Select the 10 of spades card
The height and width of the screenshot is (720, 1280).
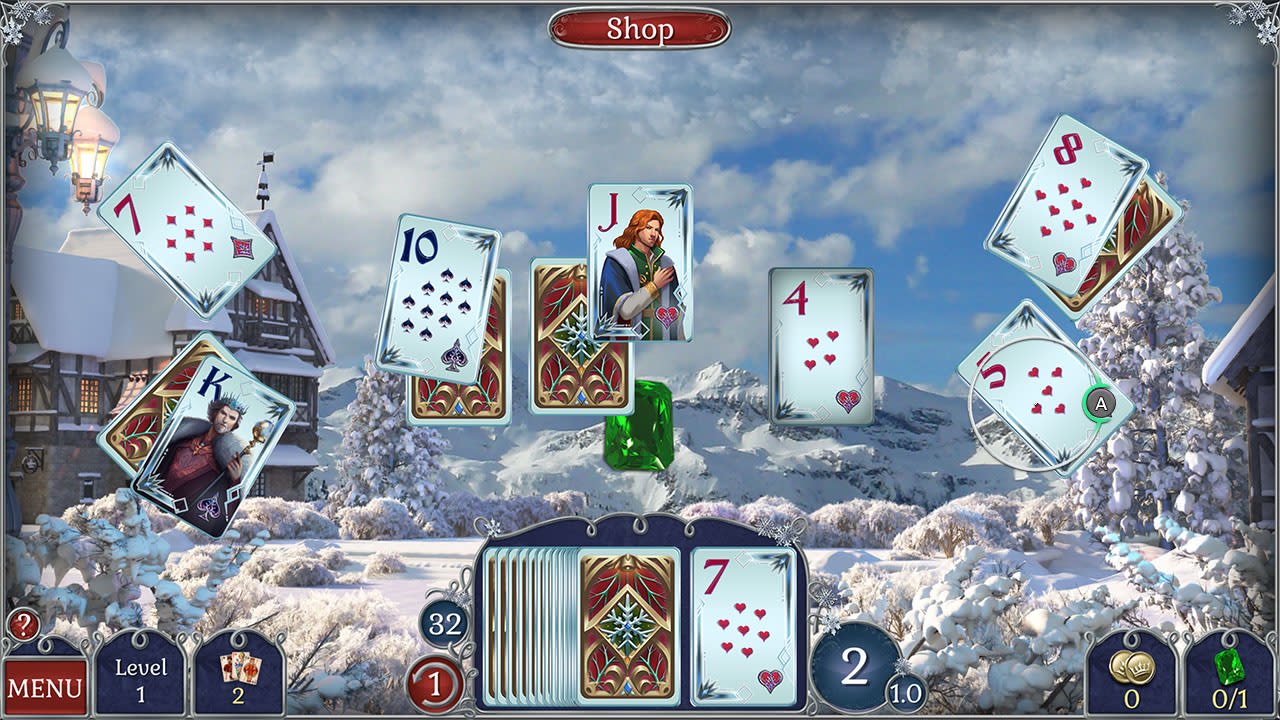tap(443, 290)
